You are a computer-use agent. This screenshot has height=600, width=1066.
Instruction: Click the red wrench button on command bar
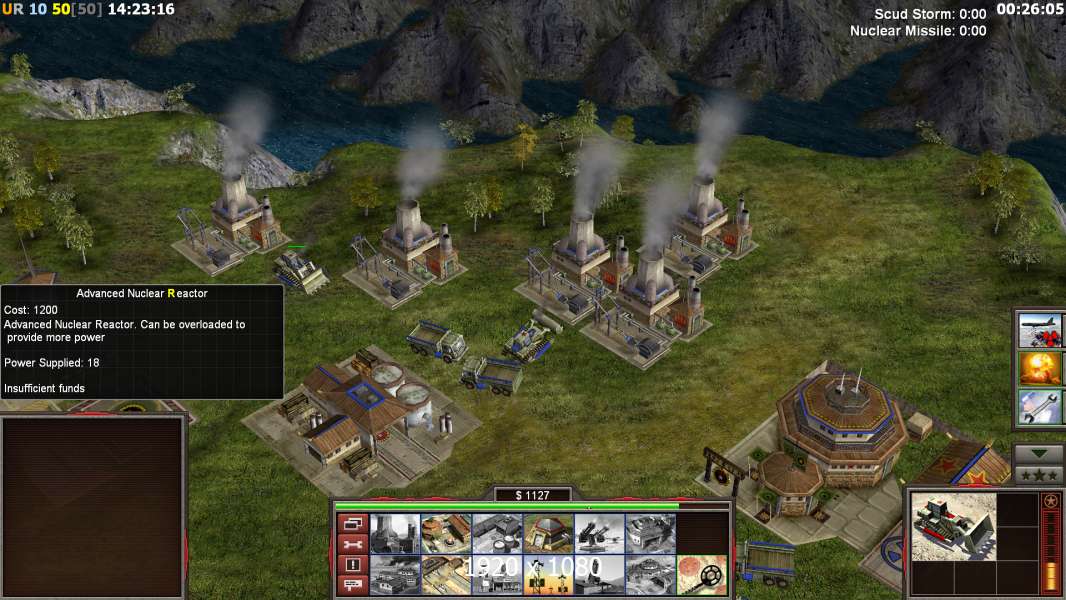pos(351,544)
